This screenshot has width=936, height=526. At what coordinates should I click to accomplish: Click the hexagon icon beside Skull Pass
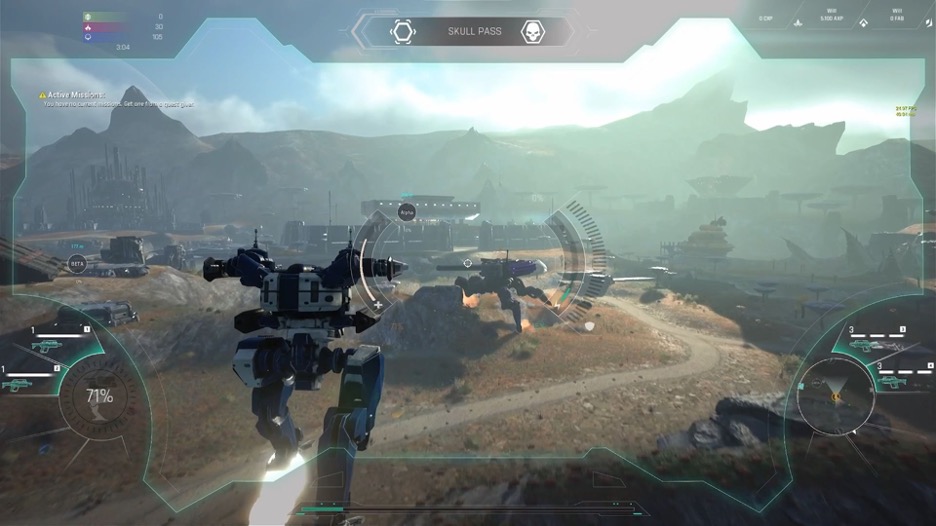coord(403,32)
